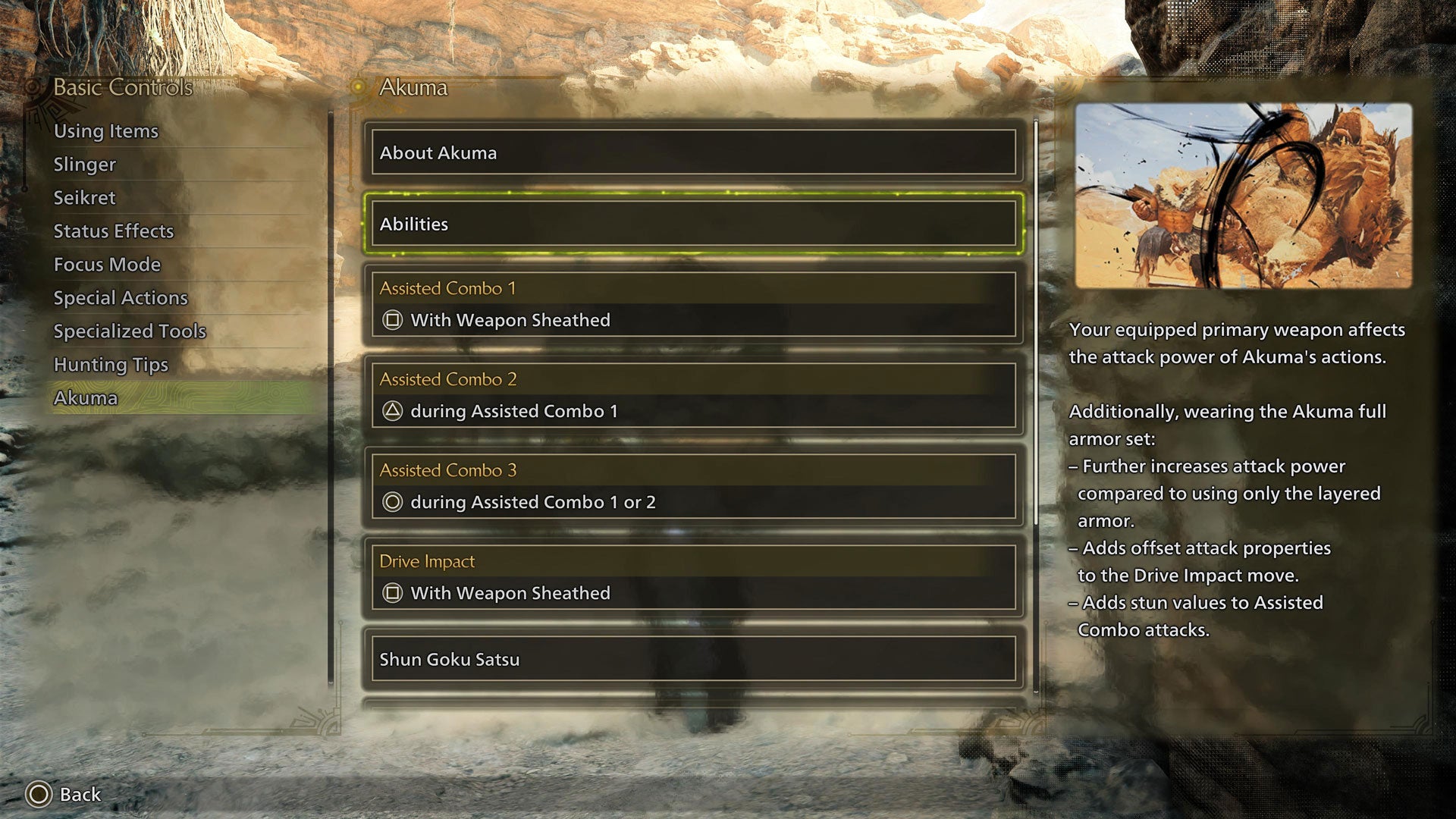Click the square button glyph in Assisted Combo 1
The image size is (1456, 819).
pyautogui.click(x=392, y=320)
